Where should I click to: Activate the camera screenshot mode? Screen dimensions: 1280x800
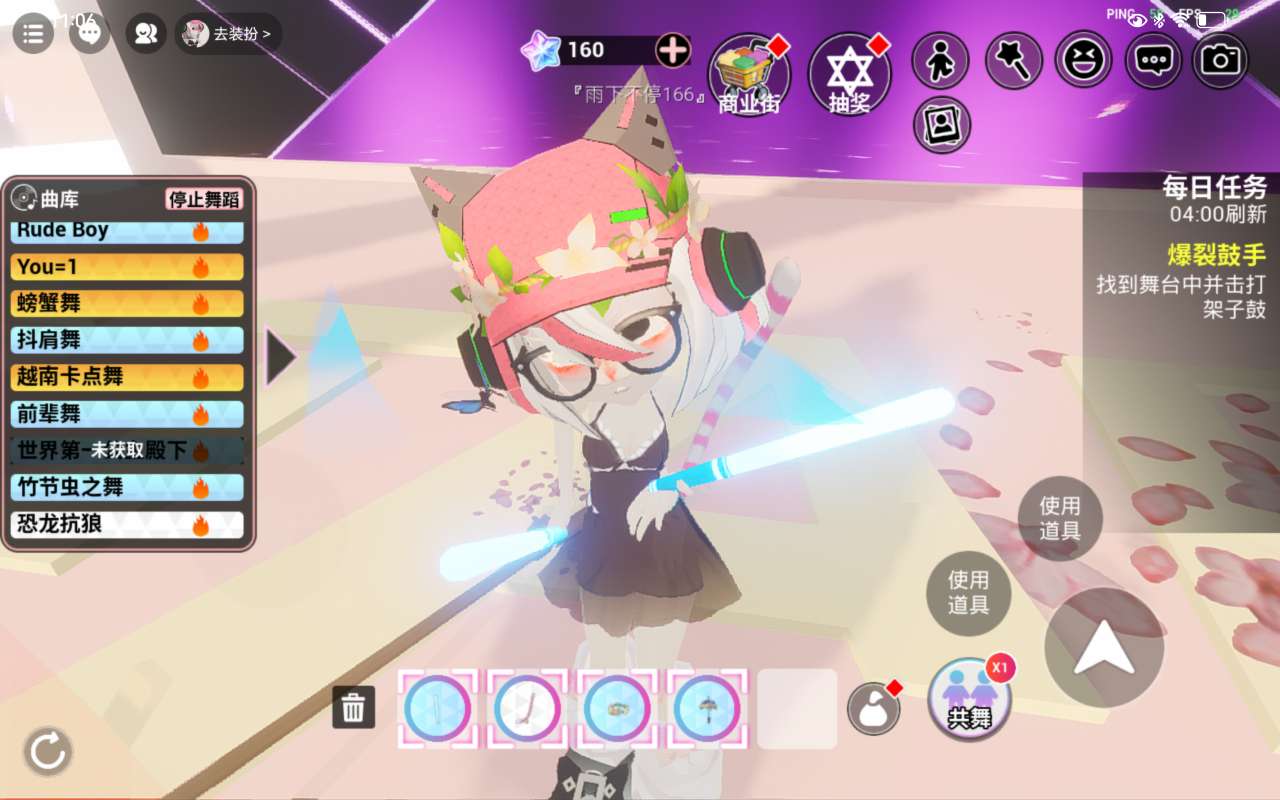click(x=1220, y=61)
